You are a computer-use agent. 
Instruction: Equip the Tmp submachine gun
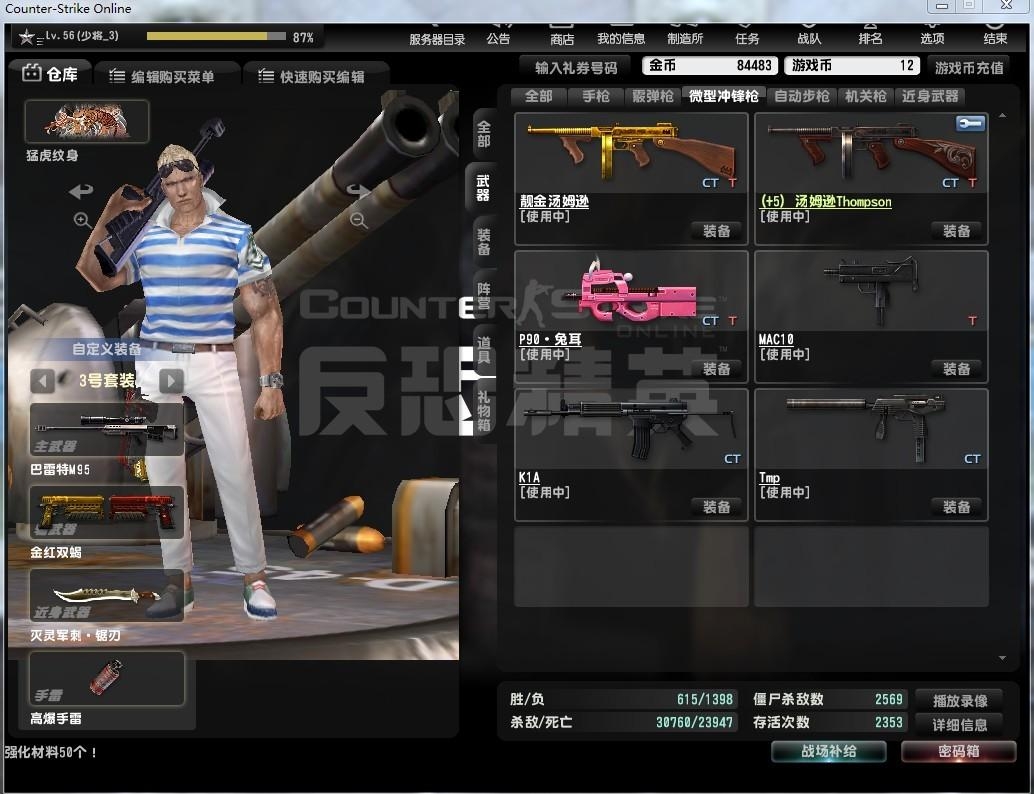pos(956,507)
